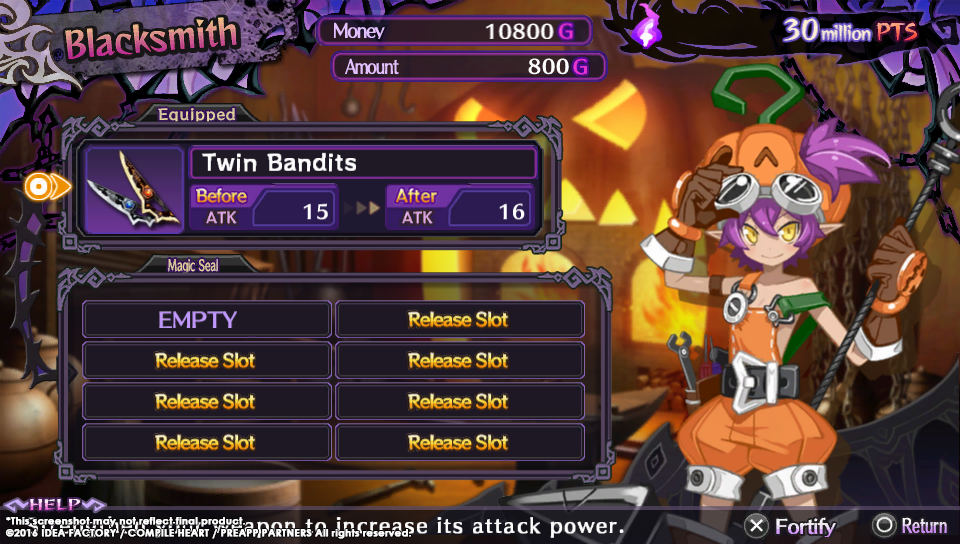Image resolution: width=960 pixels, height=544 pixels.
Task: Select the Twin Bandits equipped weapon
Action: (364, 163)
